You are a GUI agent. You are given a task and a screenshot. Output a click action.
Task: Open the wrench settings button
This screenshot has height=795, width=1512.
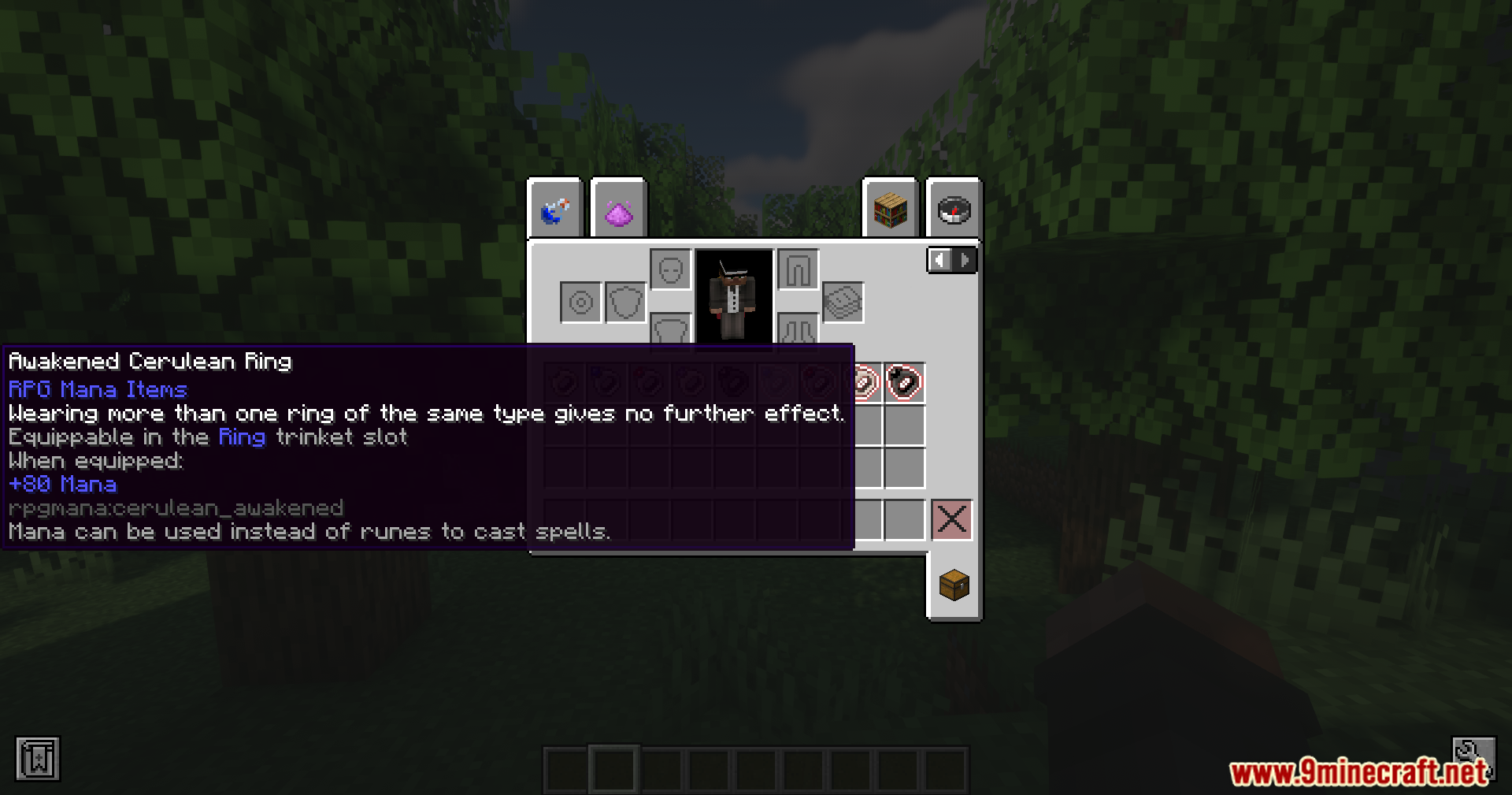tap(1473, 754)
